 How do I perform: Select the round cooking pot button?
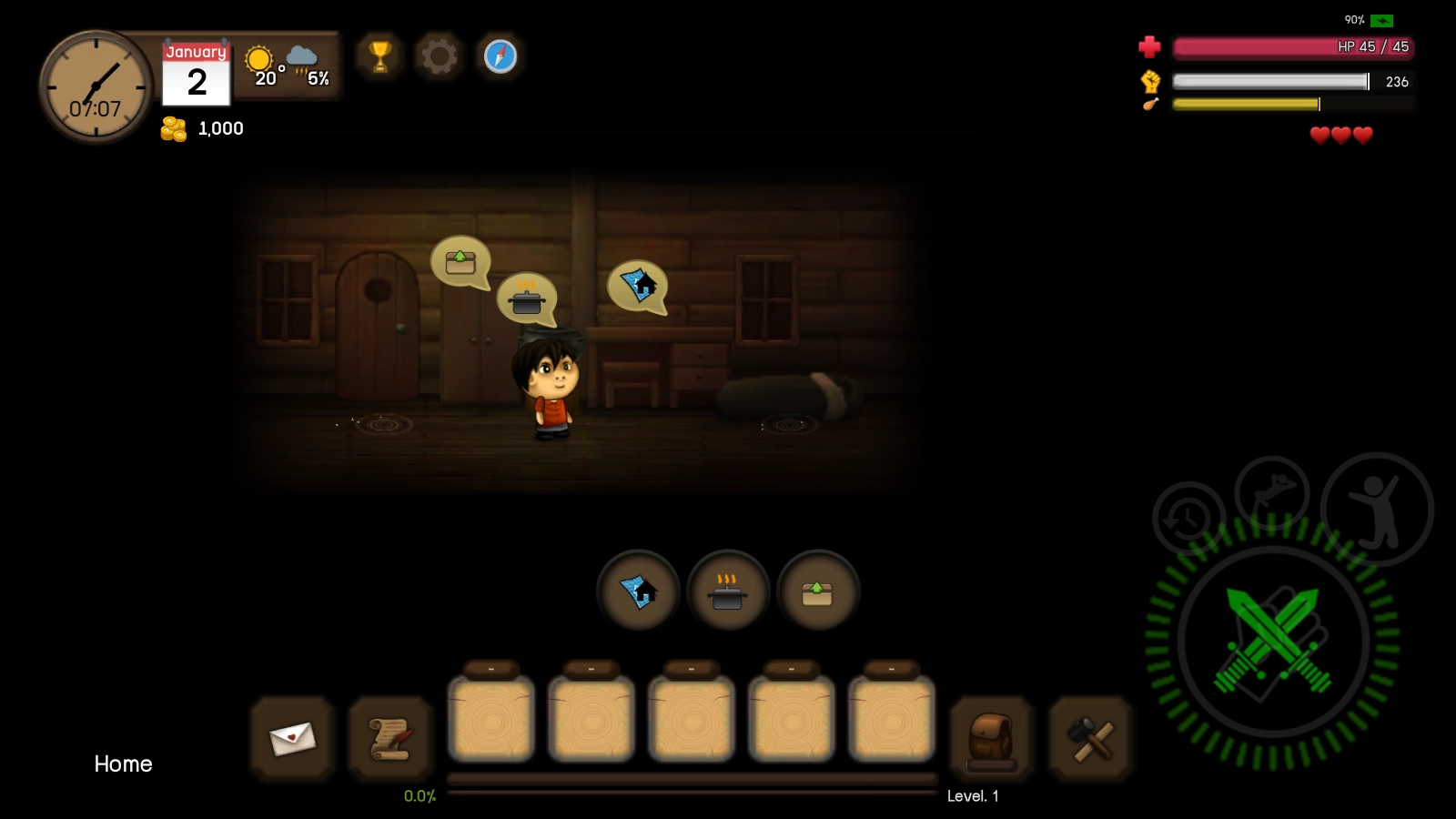(x=727, y=591)
